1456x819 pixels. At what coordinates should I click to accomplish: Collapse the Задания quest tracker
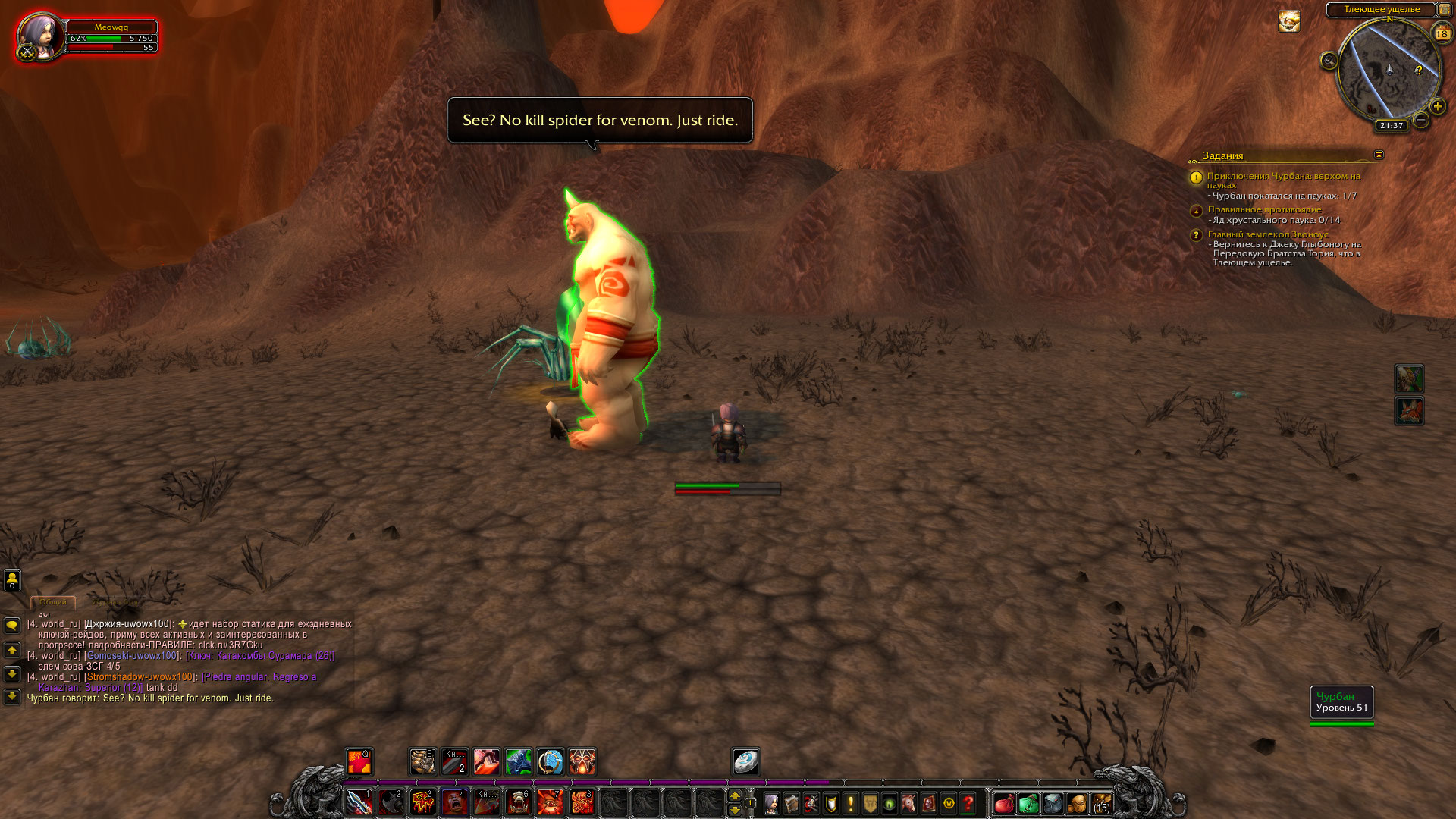point(1379,155)
